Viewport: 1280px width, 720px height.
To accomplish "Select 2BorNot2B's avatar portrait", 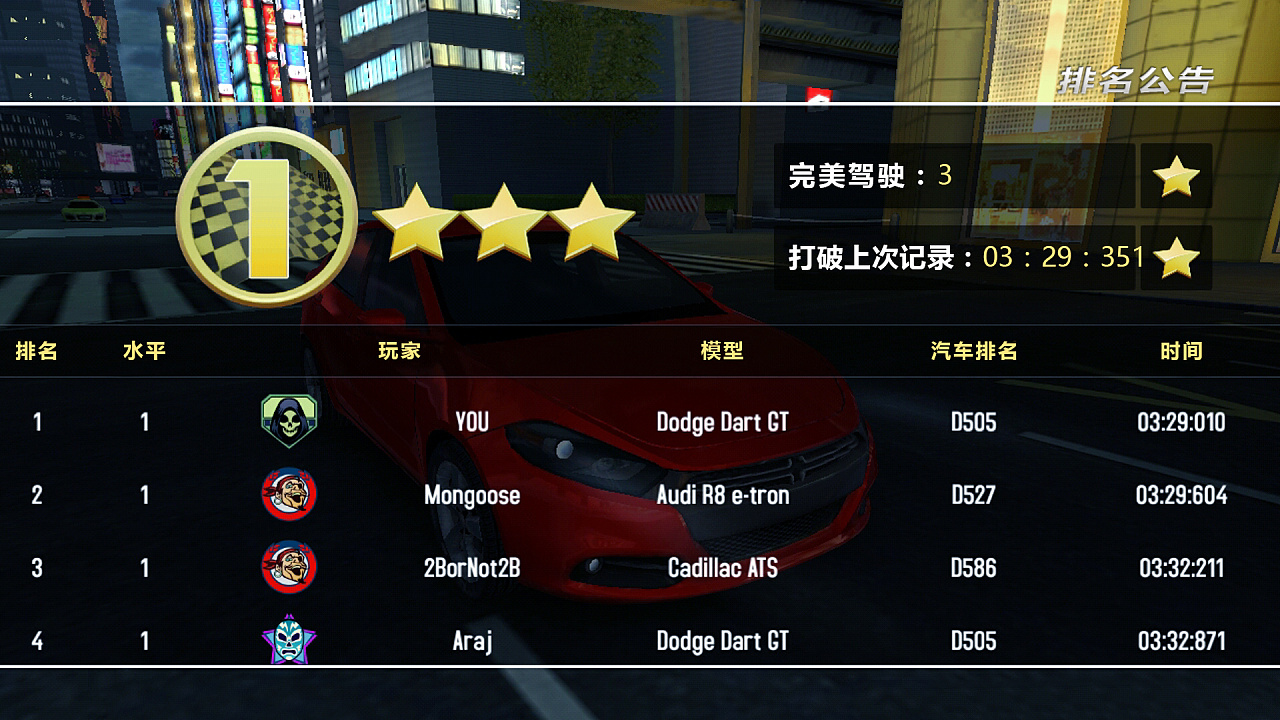I will (x=289, y=567).
